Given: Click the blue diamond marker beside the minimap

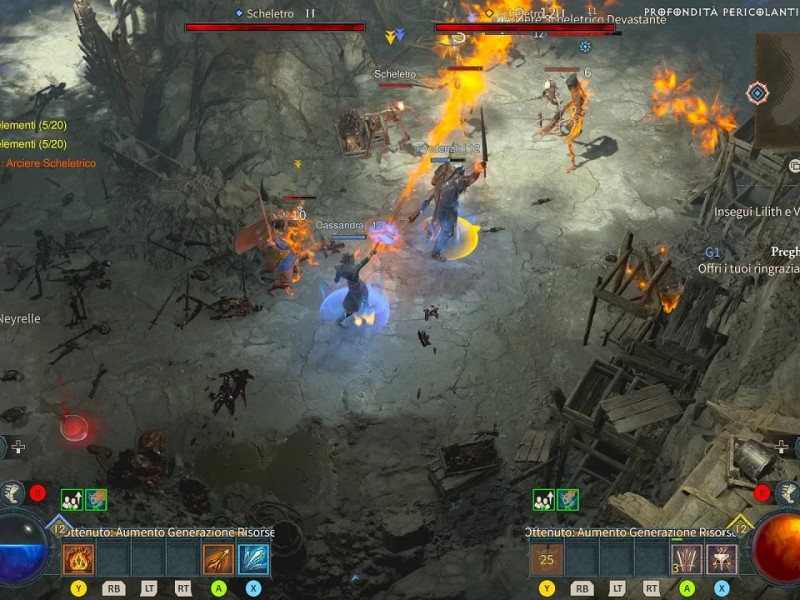Looking at the screenshot, I should click(757, 93).
